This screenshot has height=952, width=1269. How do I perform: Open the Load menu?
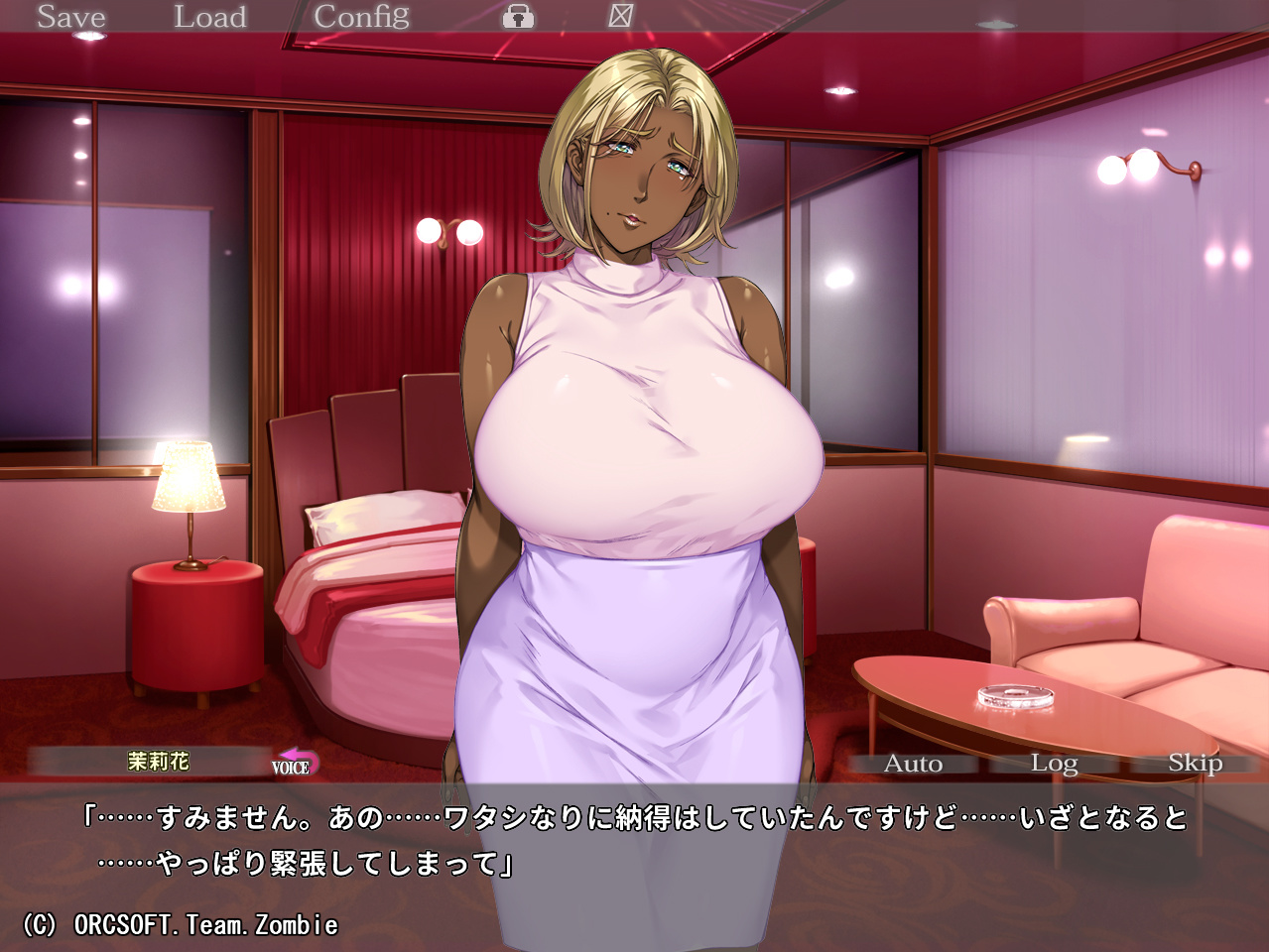point(209,17)
